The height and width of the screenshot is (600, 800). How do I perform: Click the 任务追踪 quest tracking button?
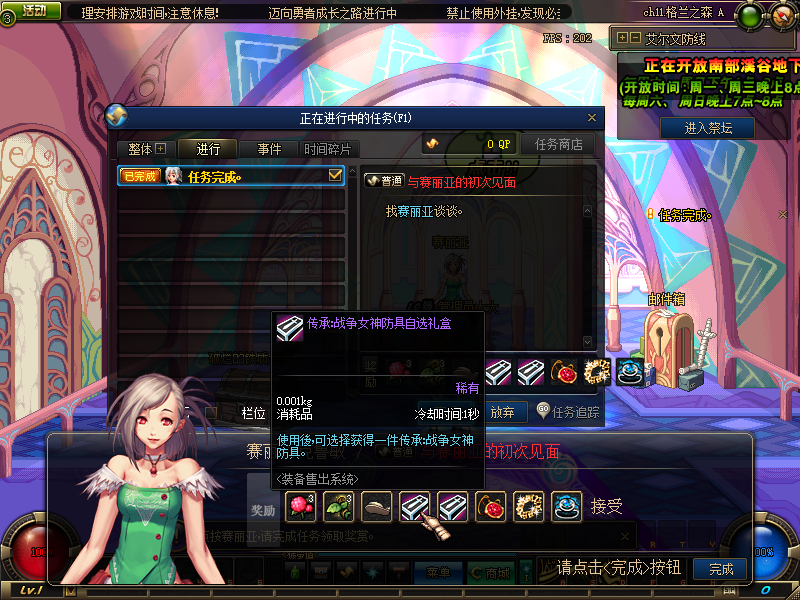click(x=568, y=410)
